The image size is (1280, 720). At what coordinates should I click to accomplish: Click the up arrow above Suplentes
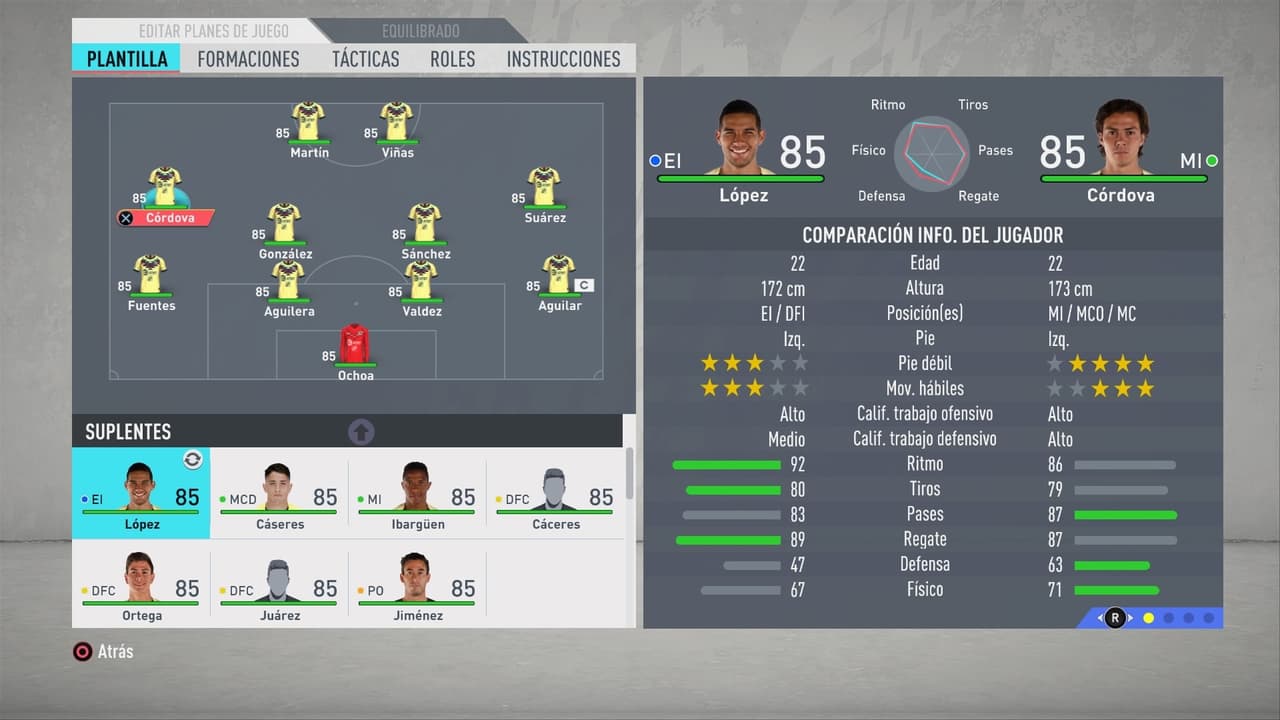coord(361,432)
